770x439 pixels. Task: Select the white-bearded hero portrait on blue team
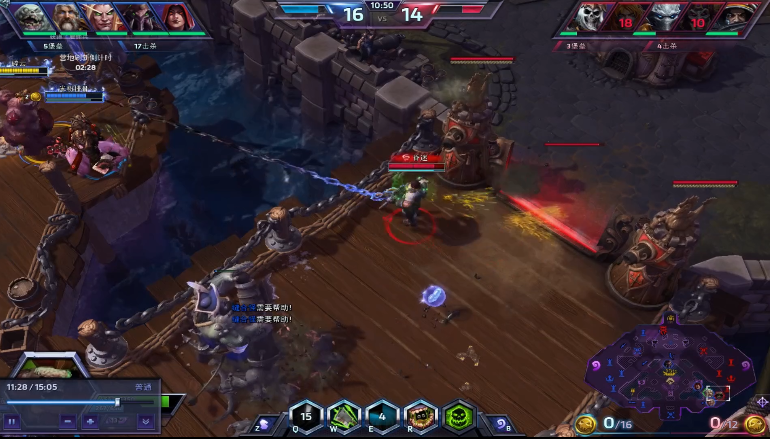pos(68,17)
